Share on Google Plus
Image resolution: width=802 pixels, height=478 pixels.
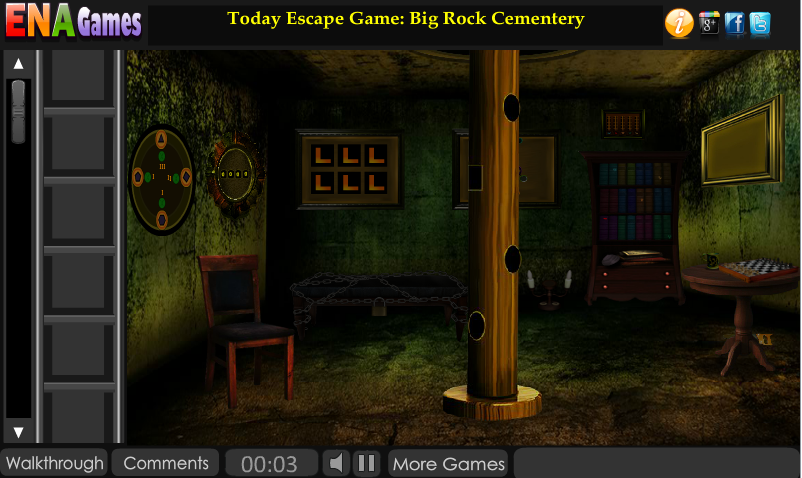coord(710,23)
